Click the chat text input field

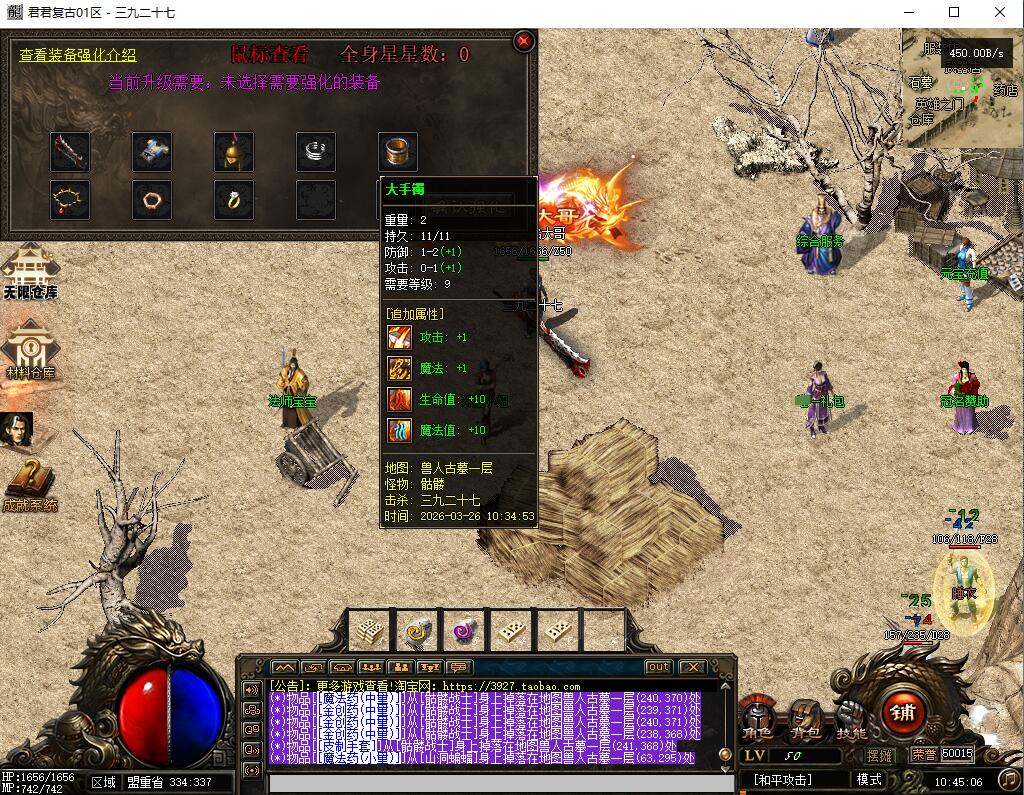point(495,782)
